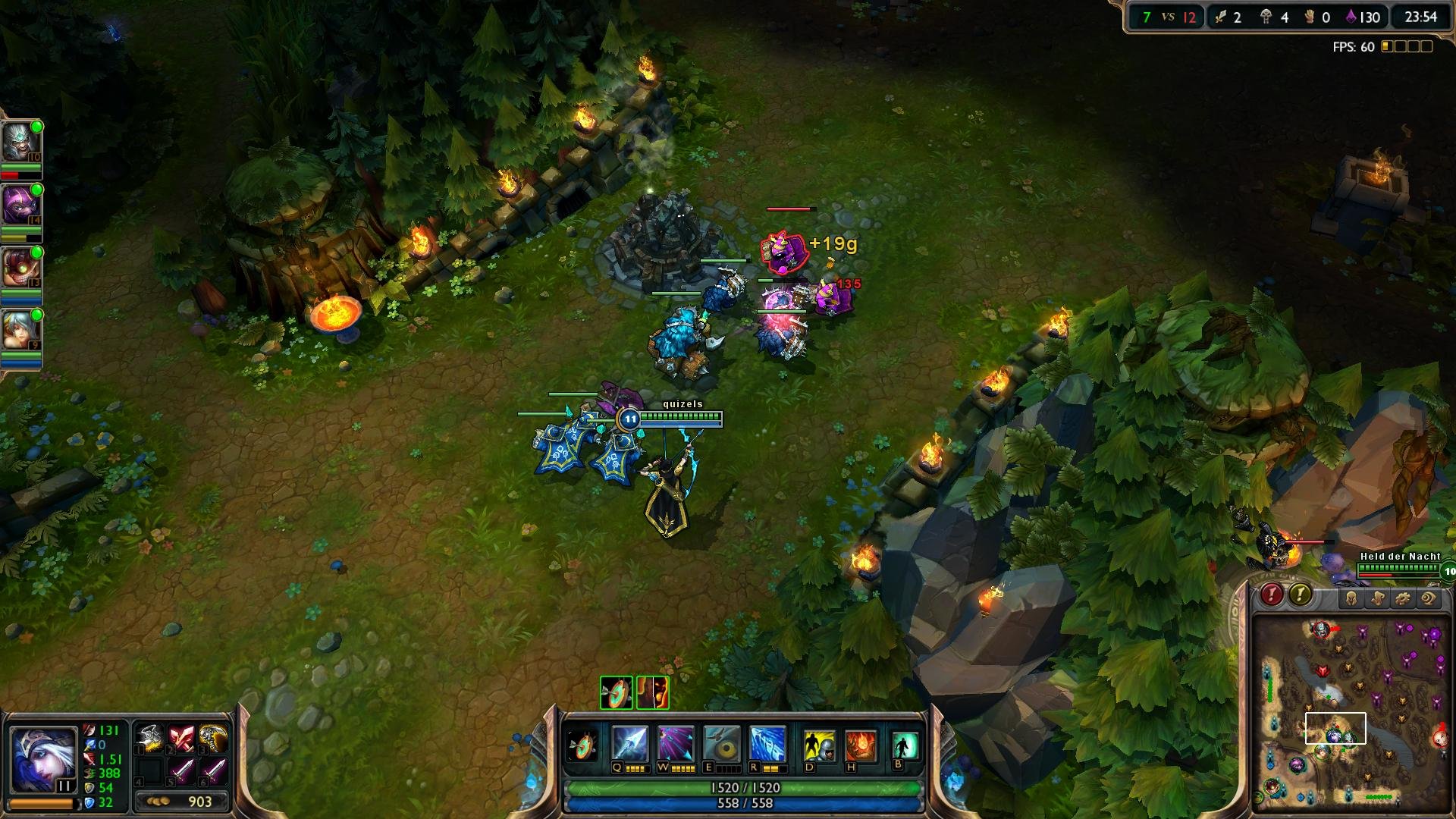Click the Hawkshot ability E icon
The width and height of the screenshot is (1456, 819).
(x=721, y=742)
